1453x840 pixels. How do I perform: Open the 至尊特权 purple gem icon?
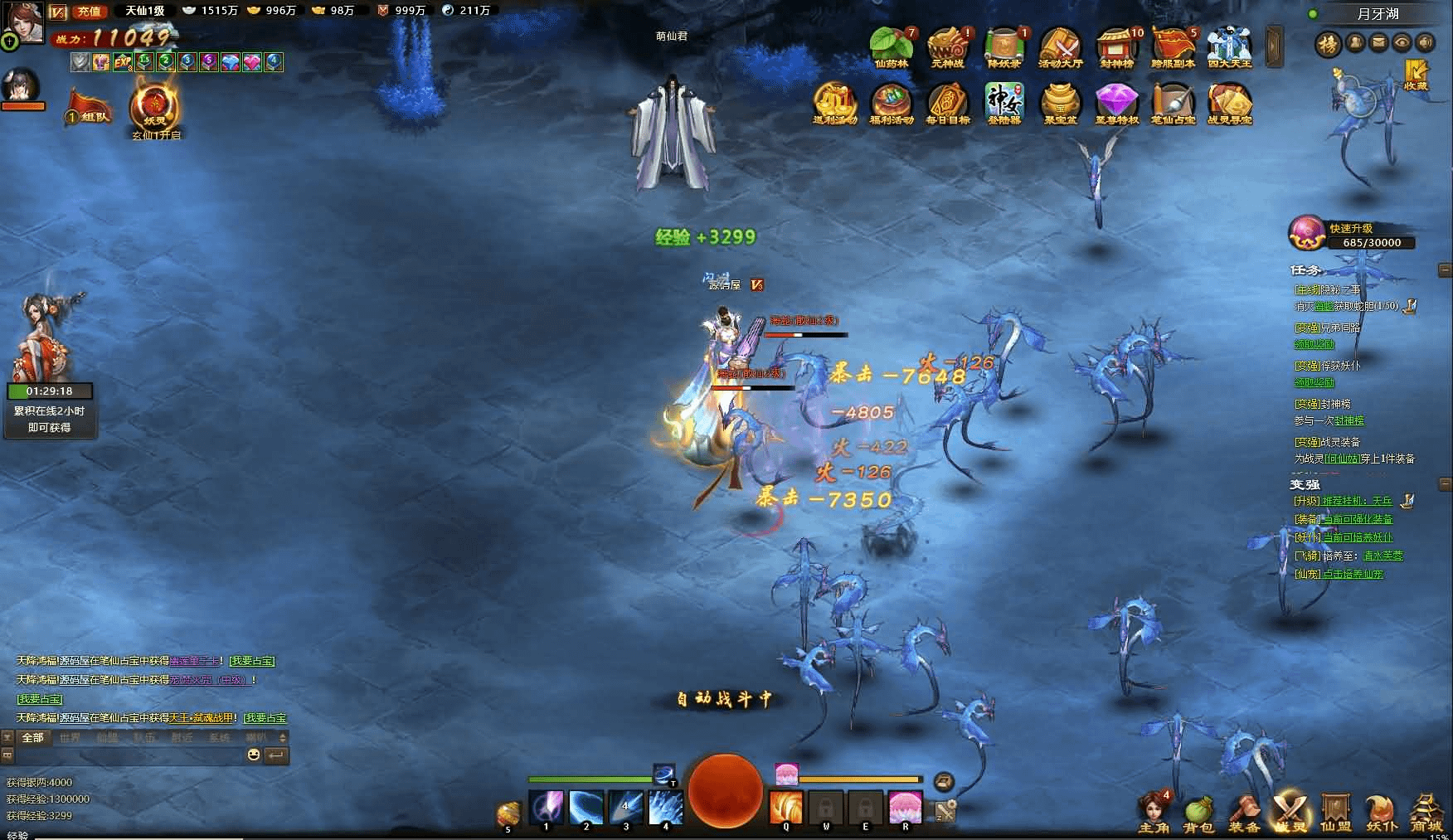[1116, 103]
